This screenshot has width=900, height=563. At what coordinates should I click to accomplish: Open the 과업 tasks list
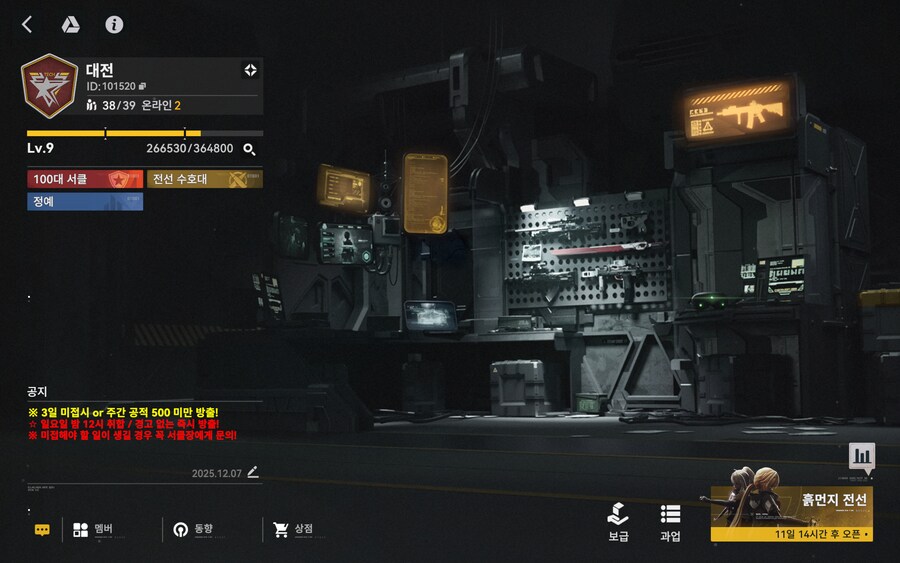pos(670,522)
